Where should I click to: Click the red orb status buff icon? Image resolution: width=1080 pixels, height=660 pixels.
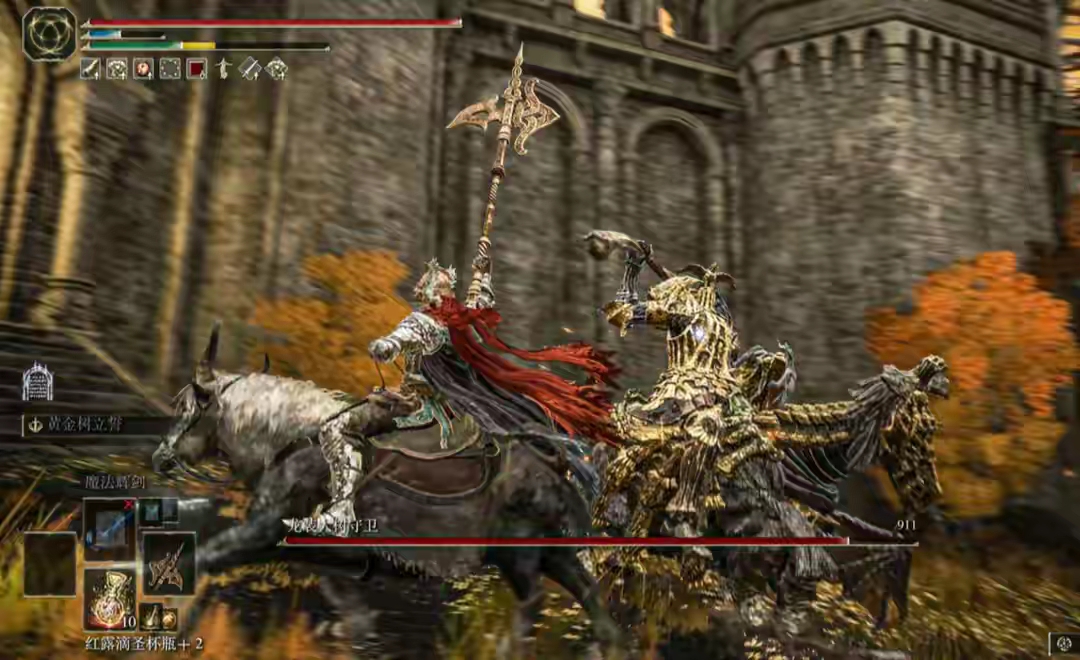[x=143, y=68]
